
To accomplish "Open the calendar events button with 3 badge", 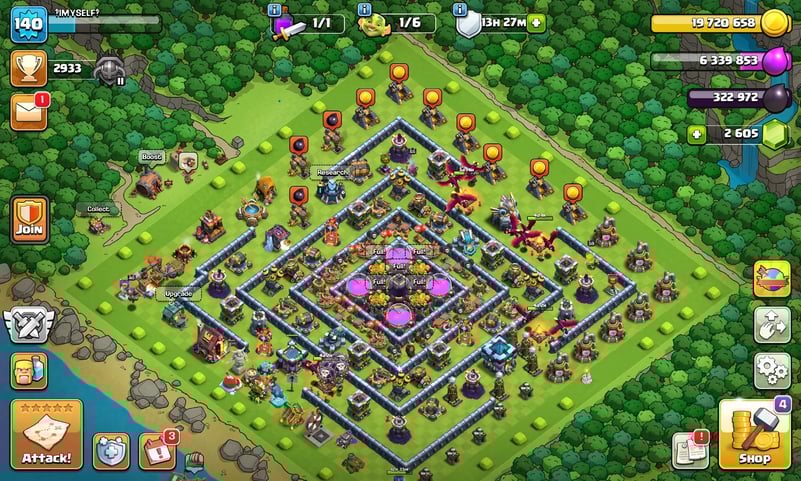I will point(157,451).
